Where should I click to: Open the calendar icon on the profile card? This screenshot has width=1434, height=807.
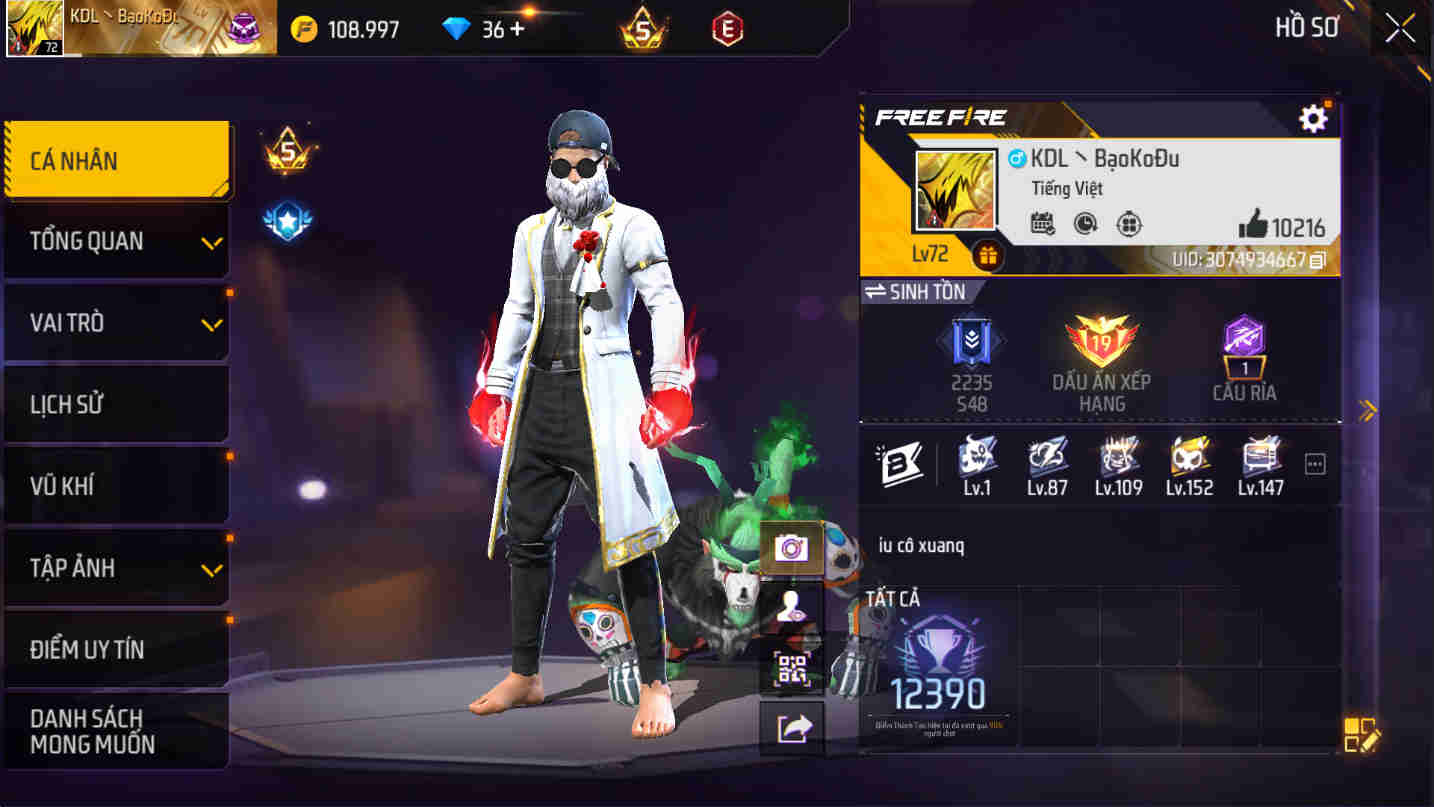pos(1040,222)
